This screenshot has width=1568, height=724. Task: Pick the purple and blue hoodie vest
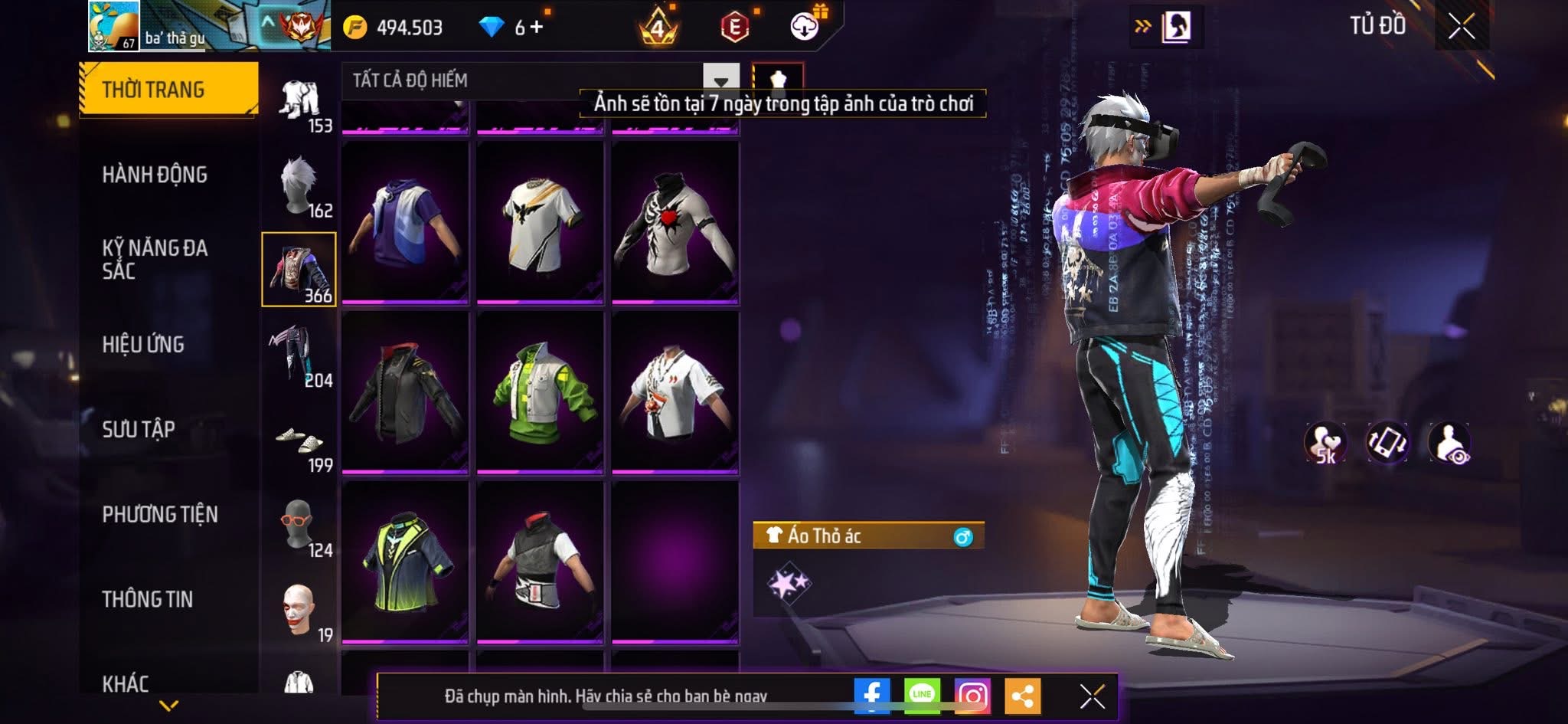click(x=405, y=222)
